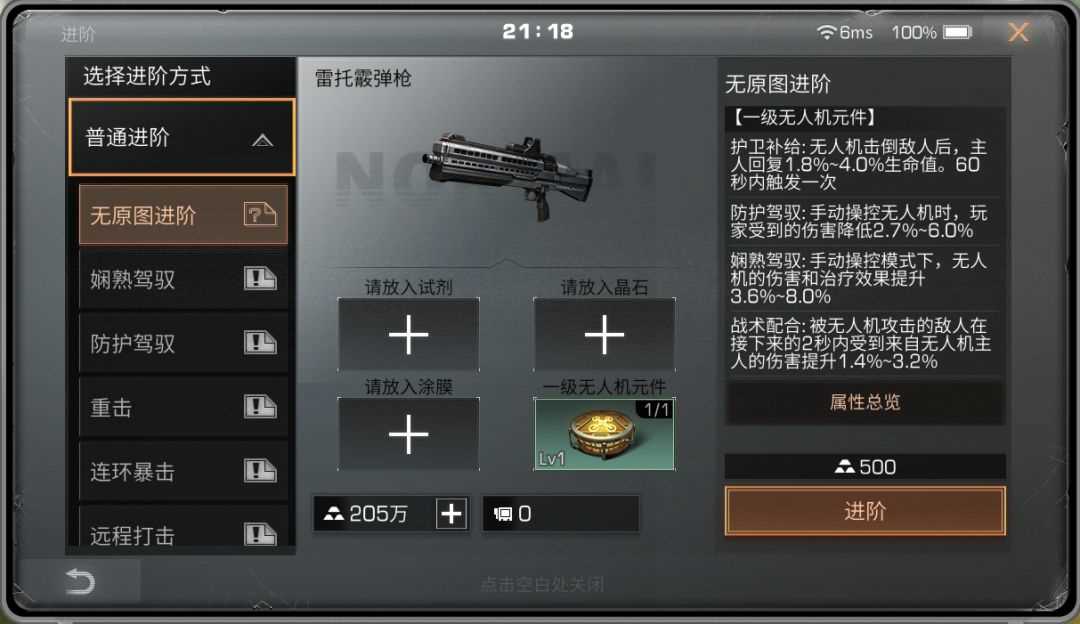Add a coating in the 请放入涂膜 slot

click(x=408, y=435)
